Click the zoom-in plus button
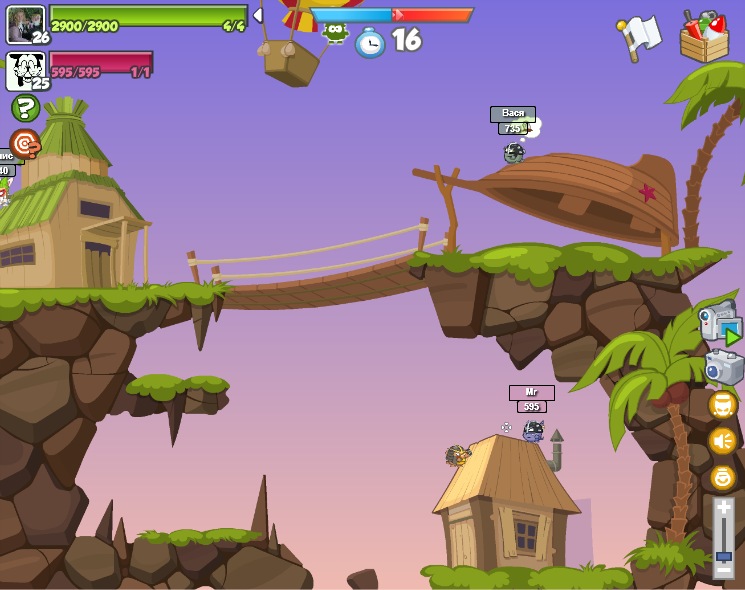745x590 pixels. 723,508
